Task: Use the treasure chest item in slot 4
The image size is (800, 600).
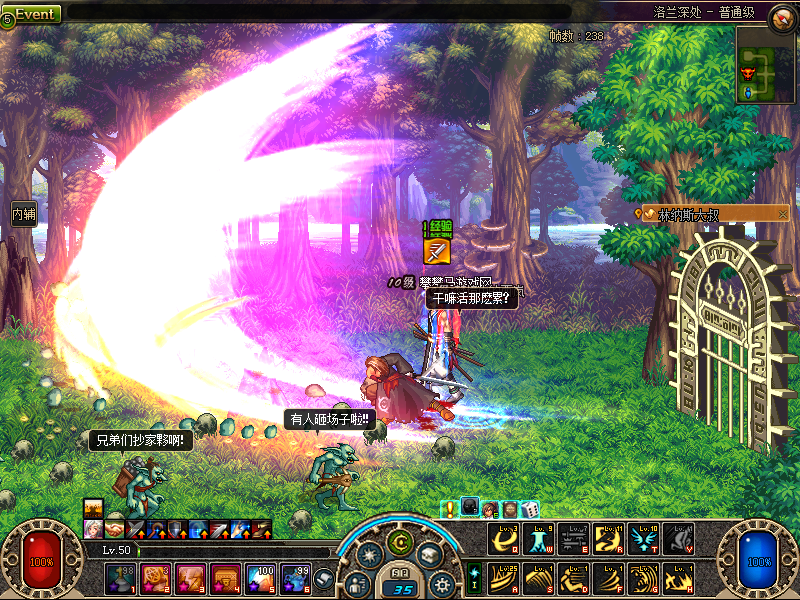Action: 225,577
